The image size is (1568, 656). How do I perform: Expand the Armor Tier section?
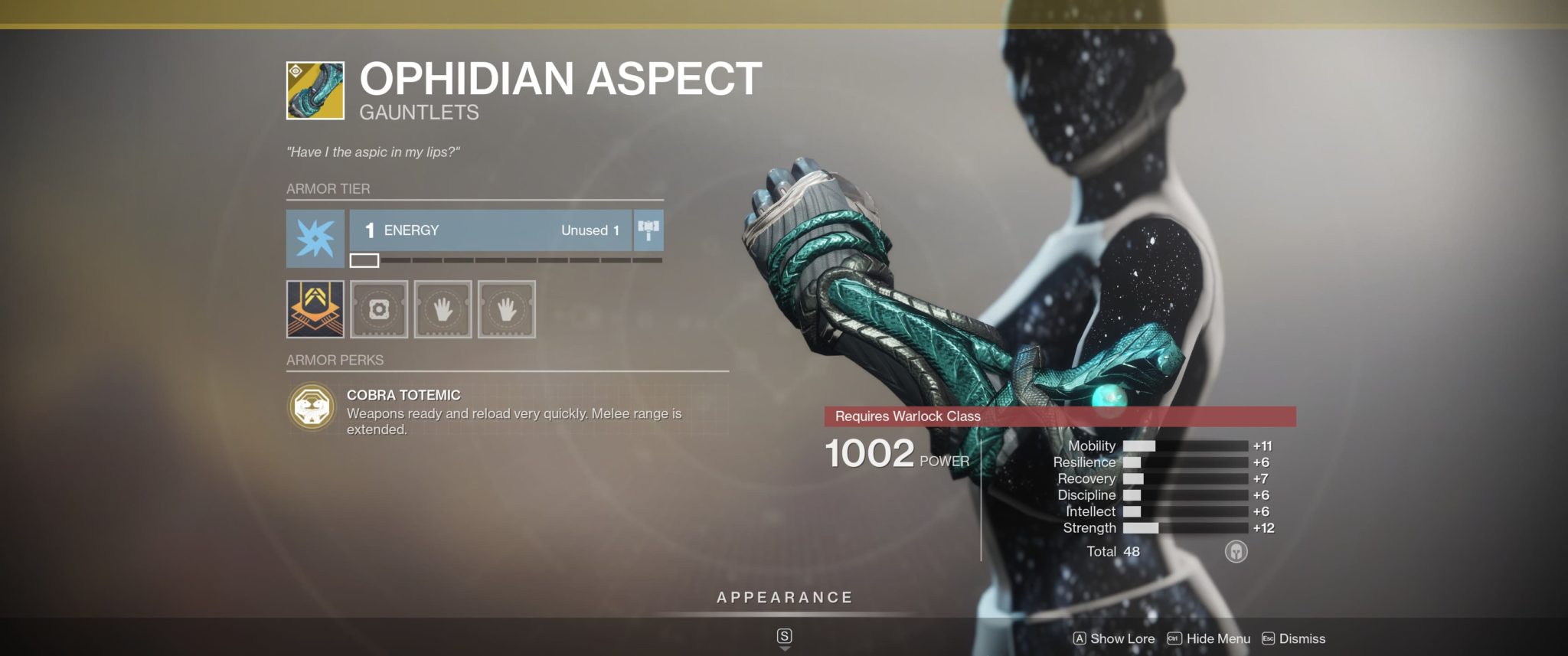[328, 189]
